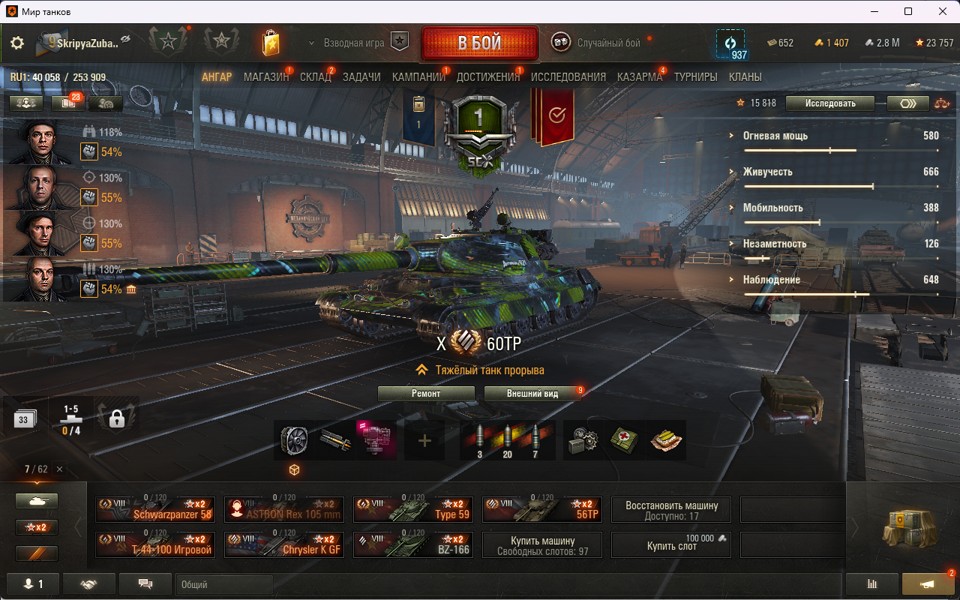Maximize the Мир танков window
This screenshot has width=960, height=600.
(x=908, y=11)
